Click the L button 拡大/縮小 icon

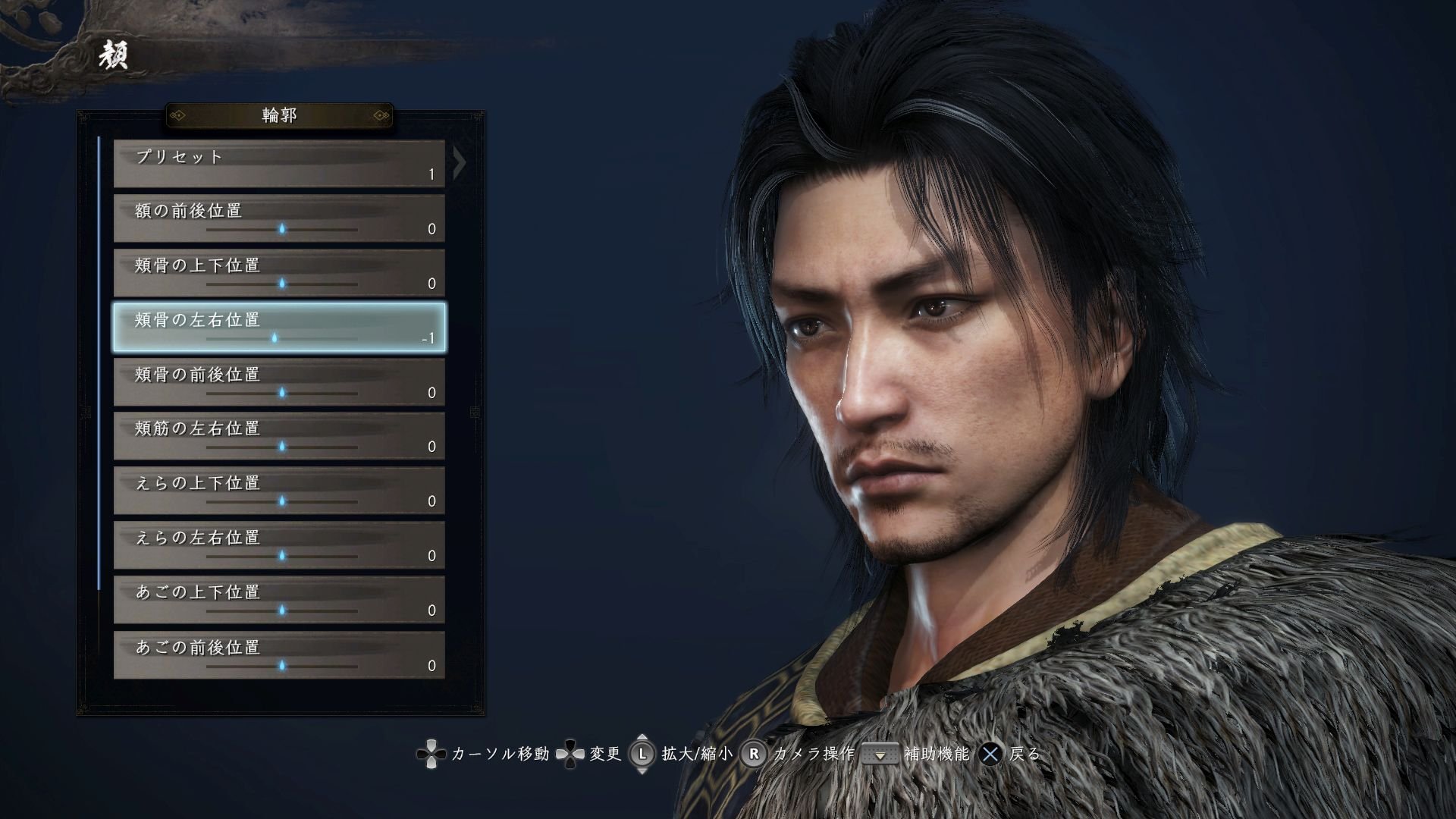(x=641, y=755)
